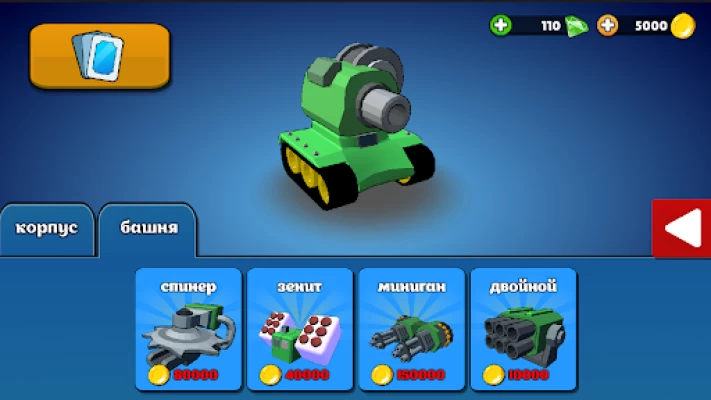
Task: Buy more gold coins with orange plus
Action: click(x=607, y=25)
